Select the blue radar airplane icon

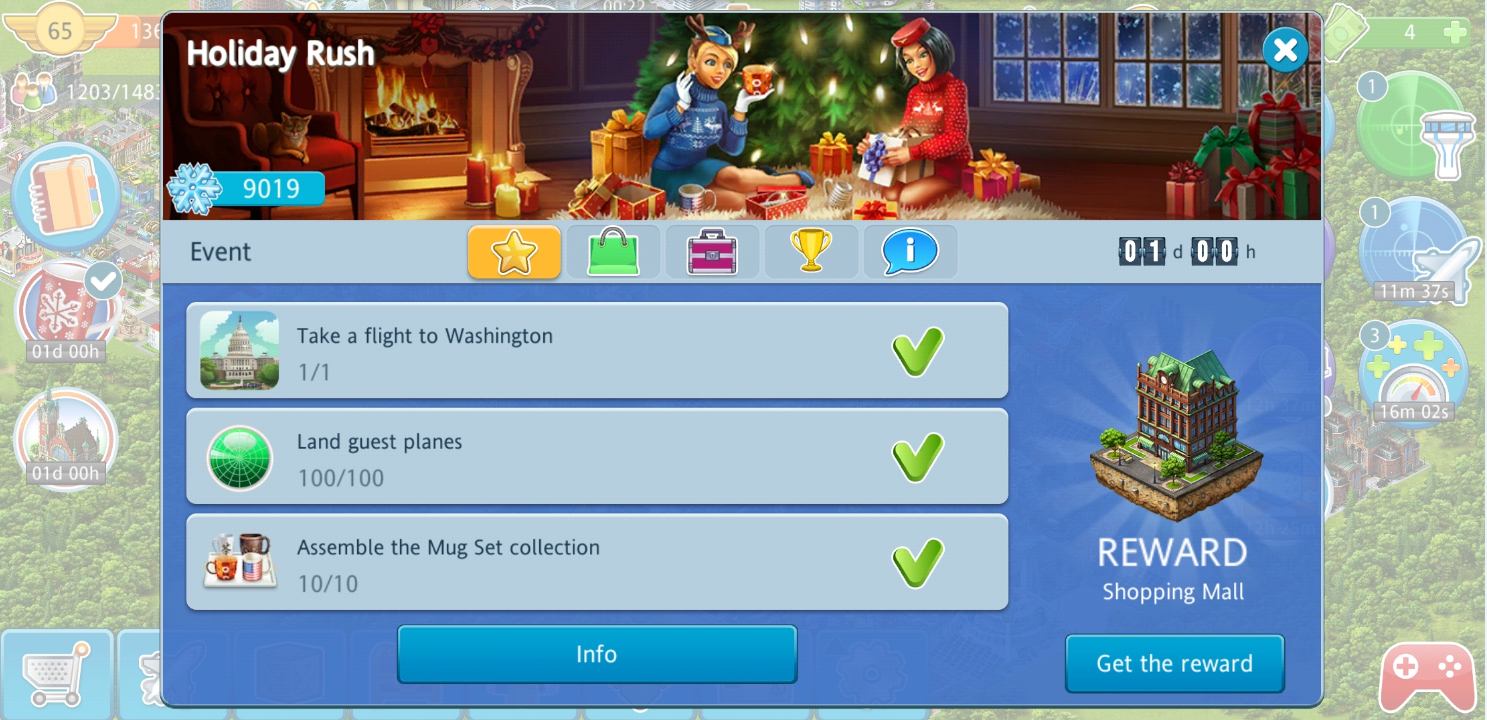pyautogui.click(x=1414, y=252)
